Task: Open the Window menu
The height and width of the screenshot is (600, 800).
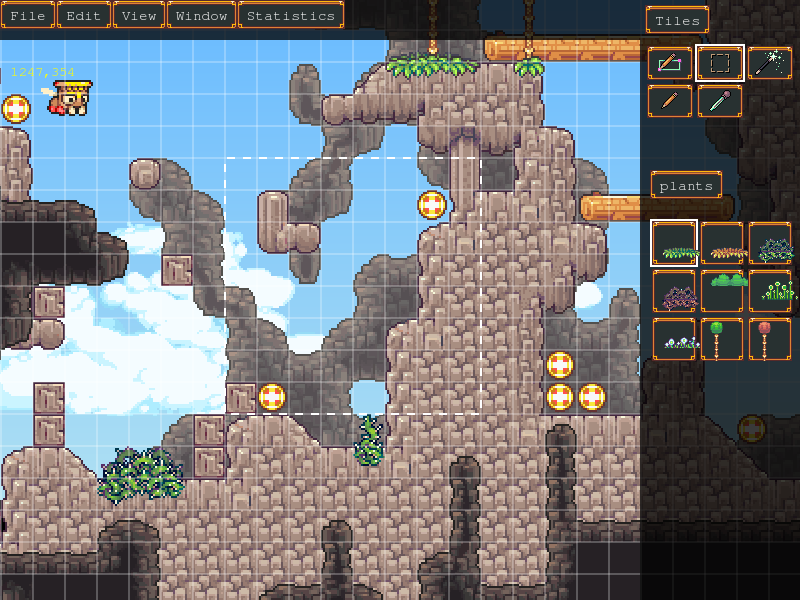Action: pyautogui.click(x=201, y=16)
